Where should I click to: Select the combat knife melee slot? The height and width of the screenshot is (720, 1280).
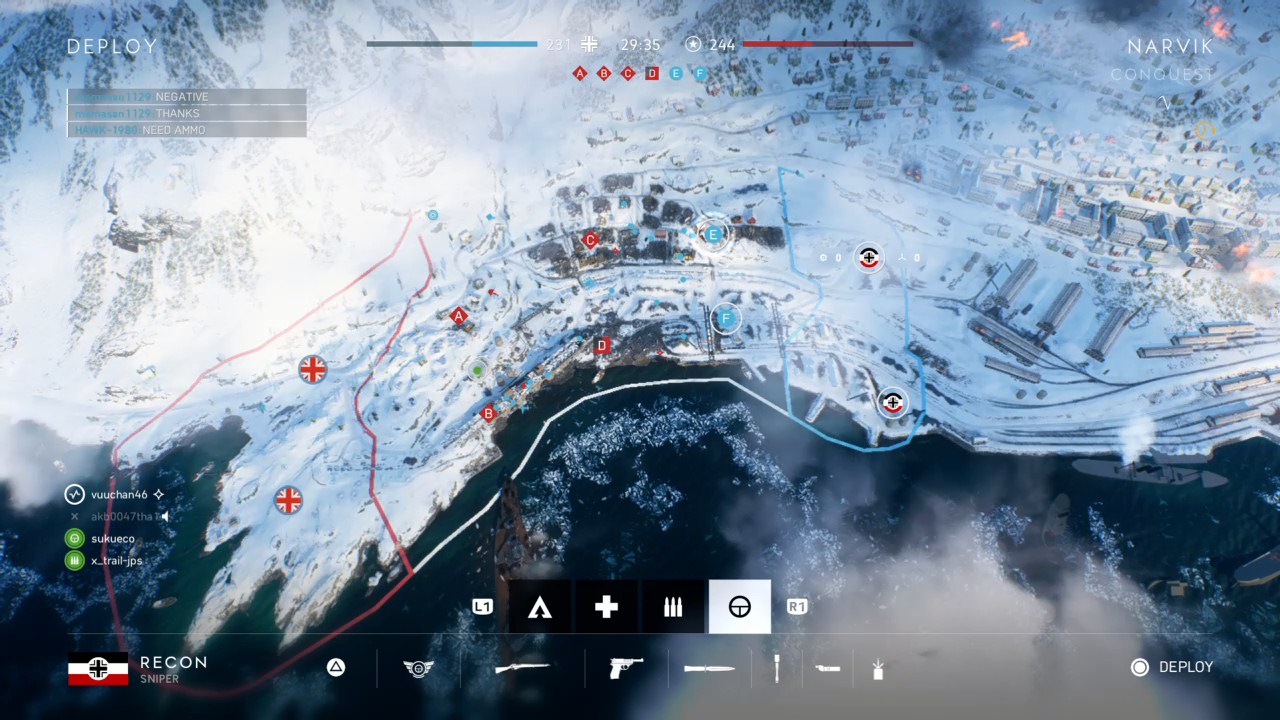coord(710,668)
